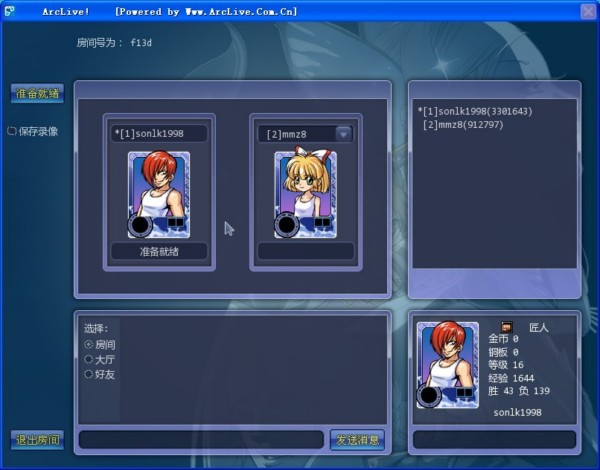Leave via the 退出房间 button
The height and width of the screenshot is (470, 600).
(37, 439)
